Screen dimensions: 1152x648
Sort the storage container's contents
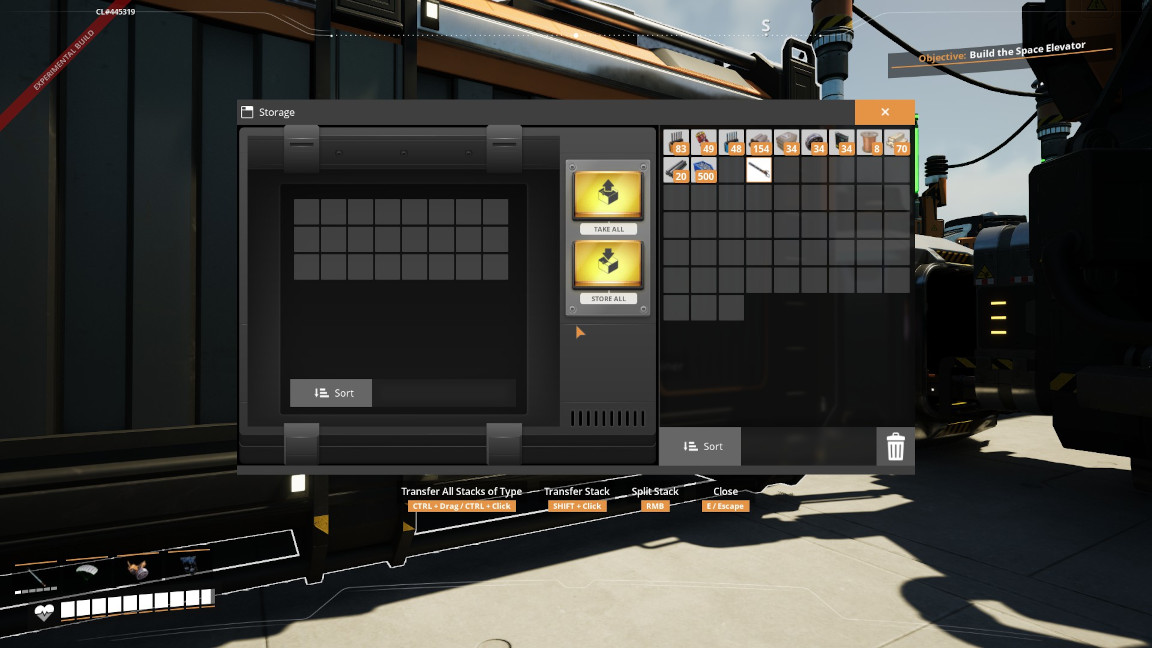331,393
